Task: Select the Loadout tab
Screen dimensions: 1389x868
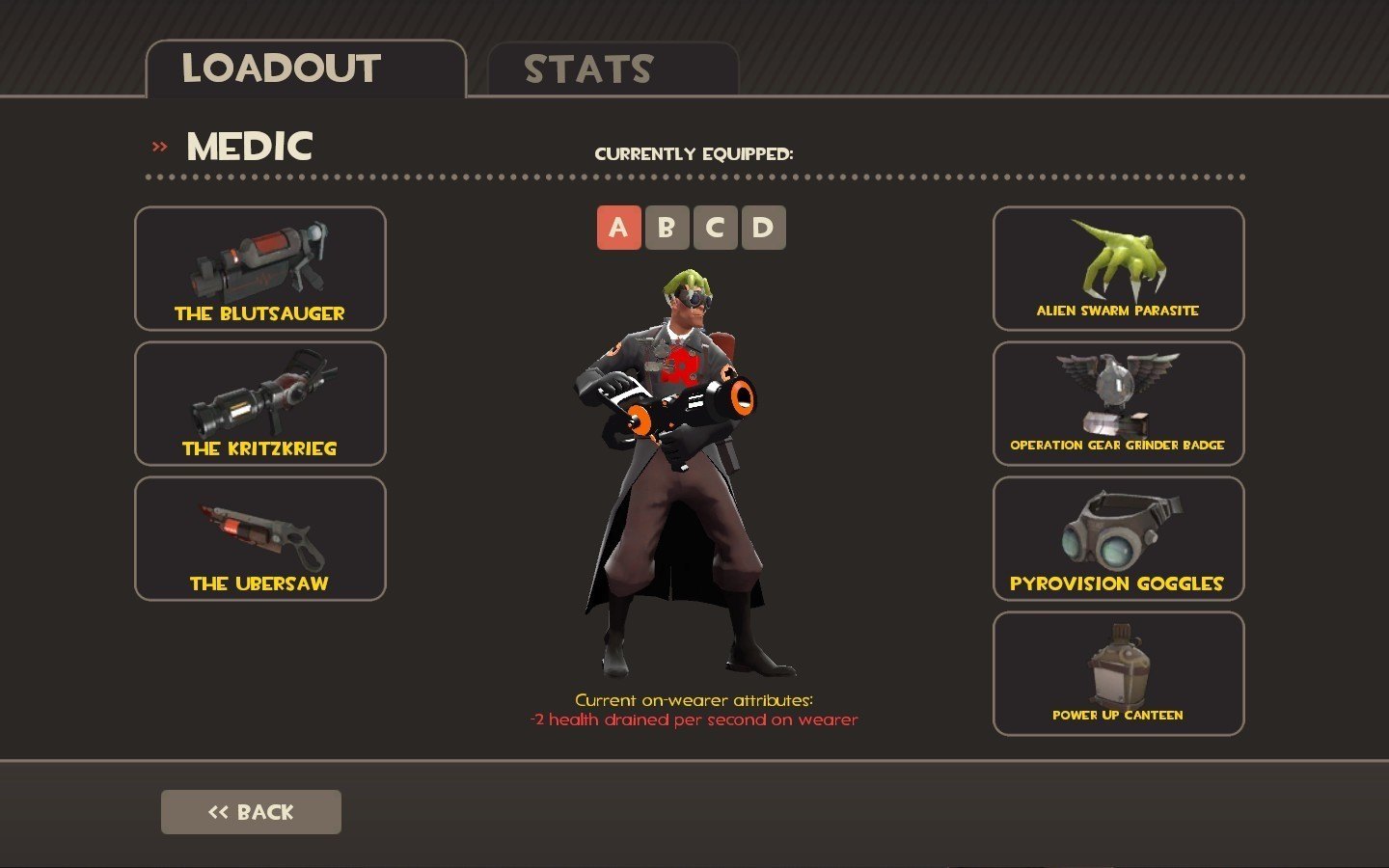Action: tap(305, 69)
